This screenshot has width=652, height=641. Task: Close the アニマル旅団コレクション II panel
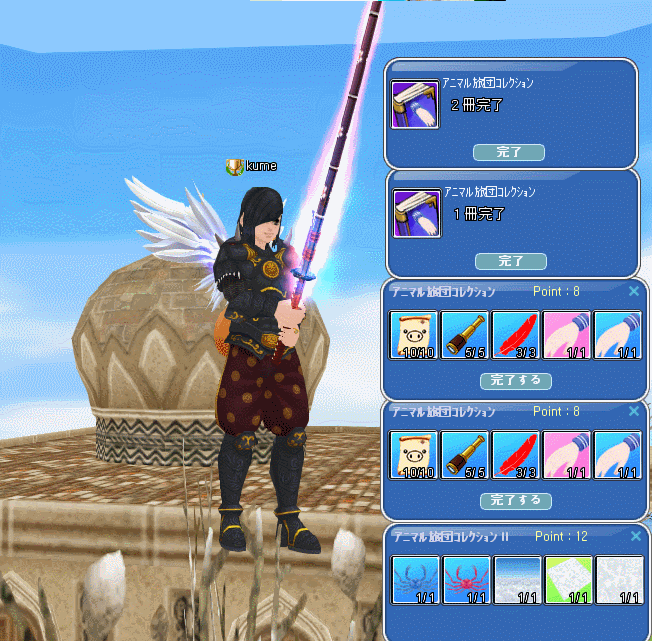[x=633, y=537]
